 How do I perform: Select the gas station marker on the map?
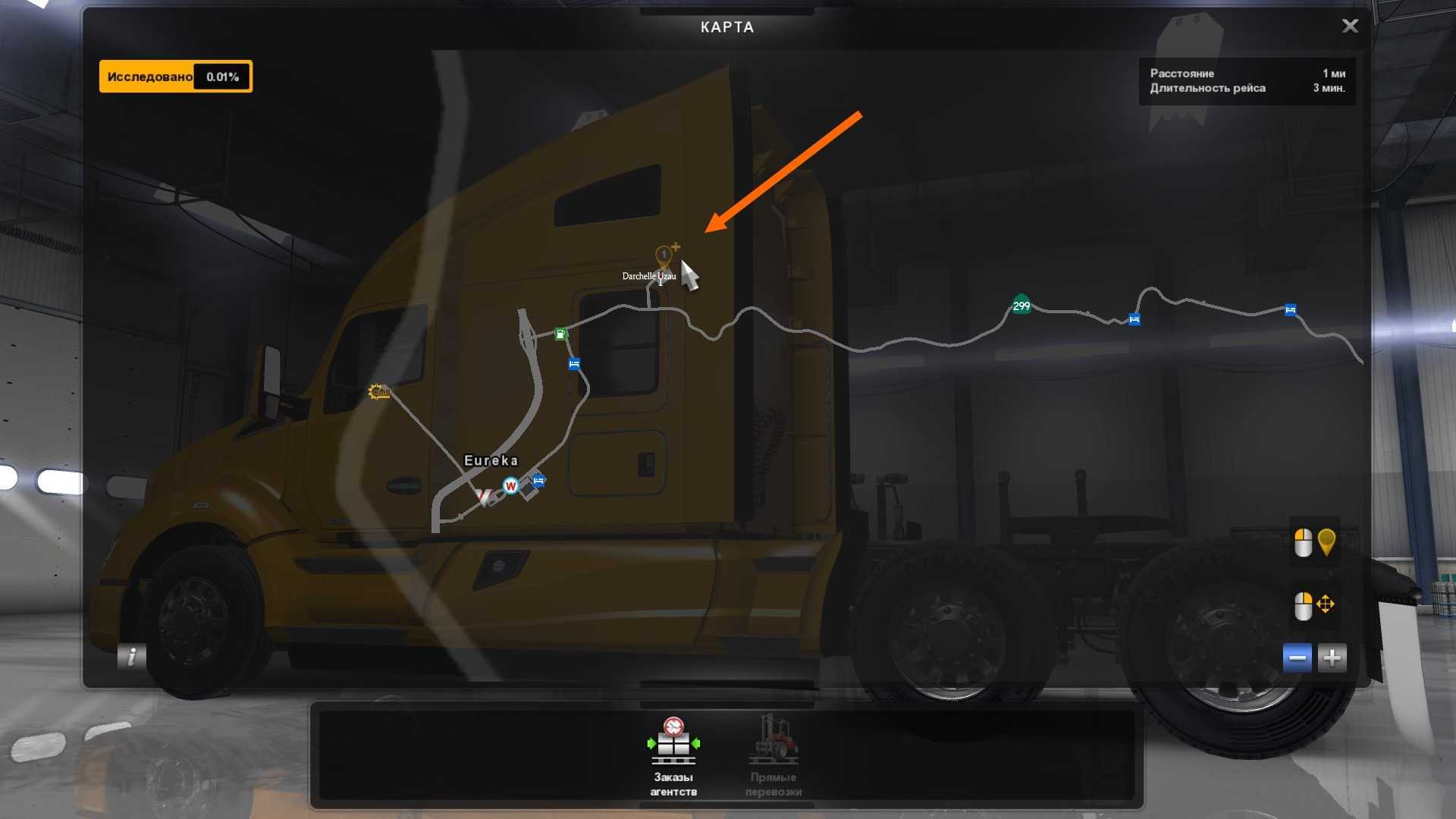tap(560, 334)
